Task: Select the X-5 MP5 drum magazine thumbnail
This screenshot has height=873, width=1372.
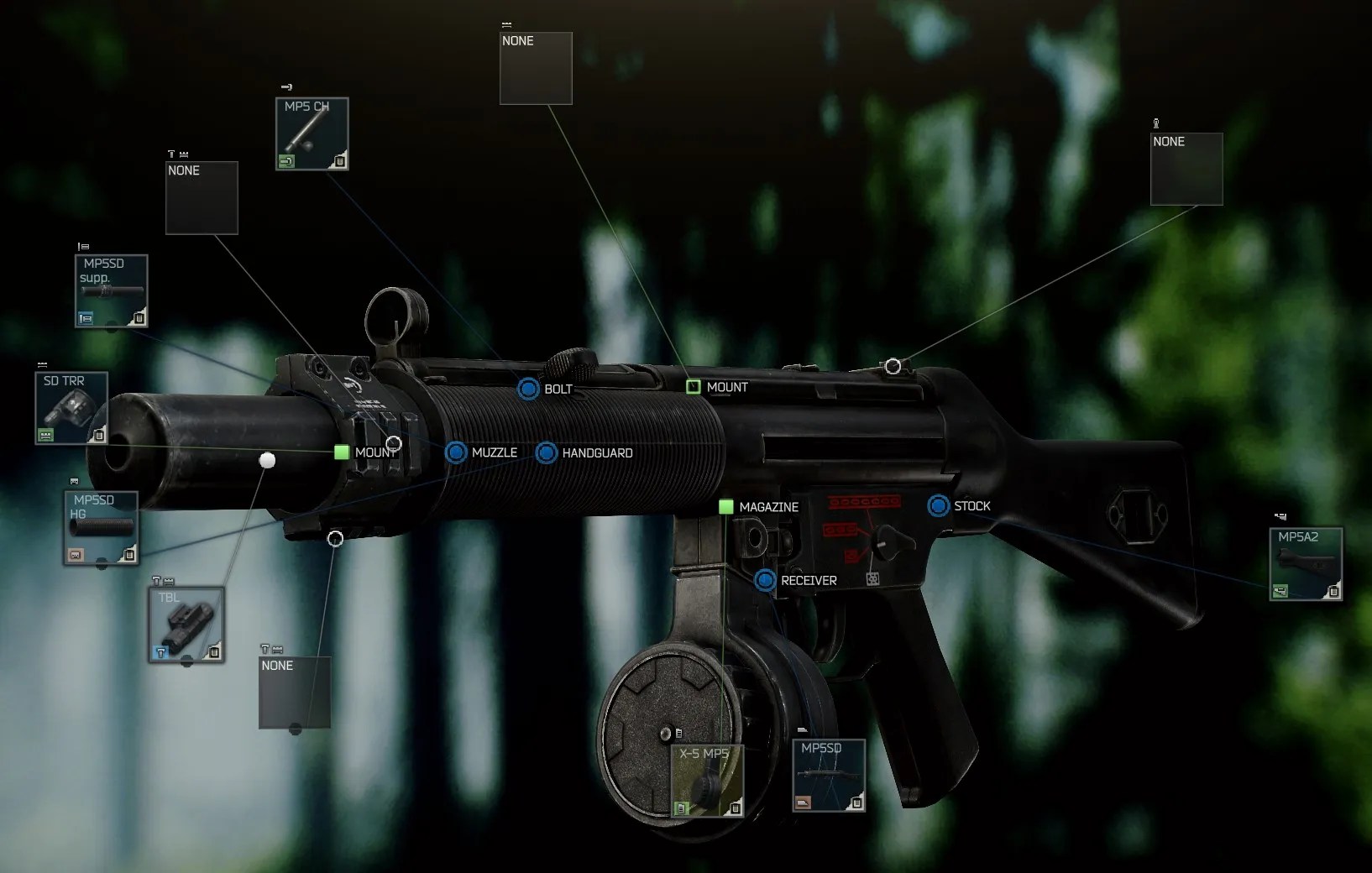Action: [707, 779]
